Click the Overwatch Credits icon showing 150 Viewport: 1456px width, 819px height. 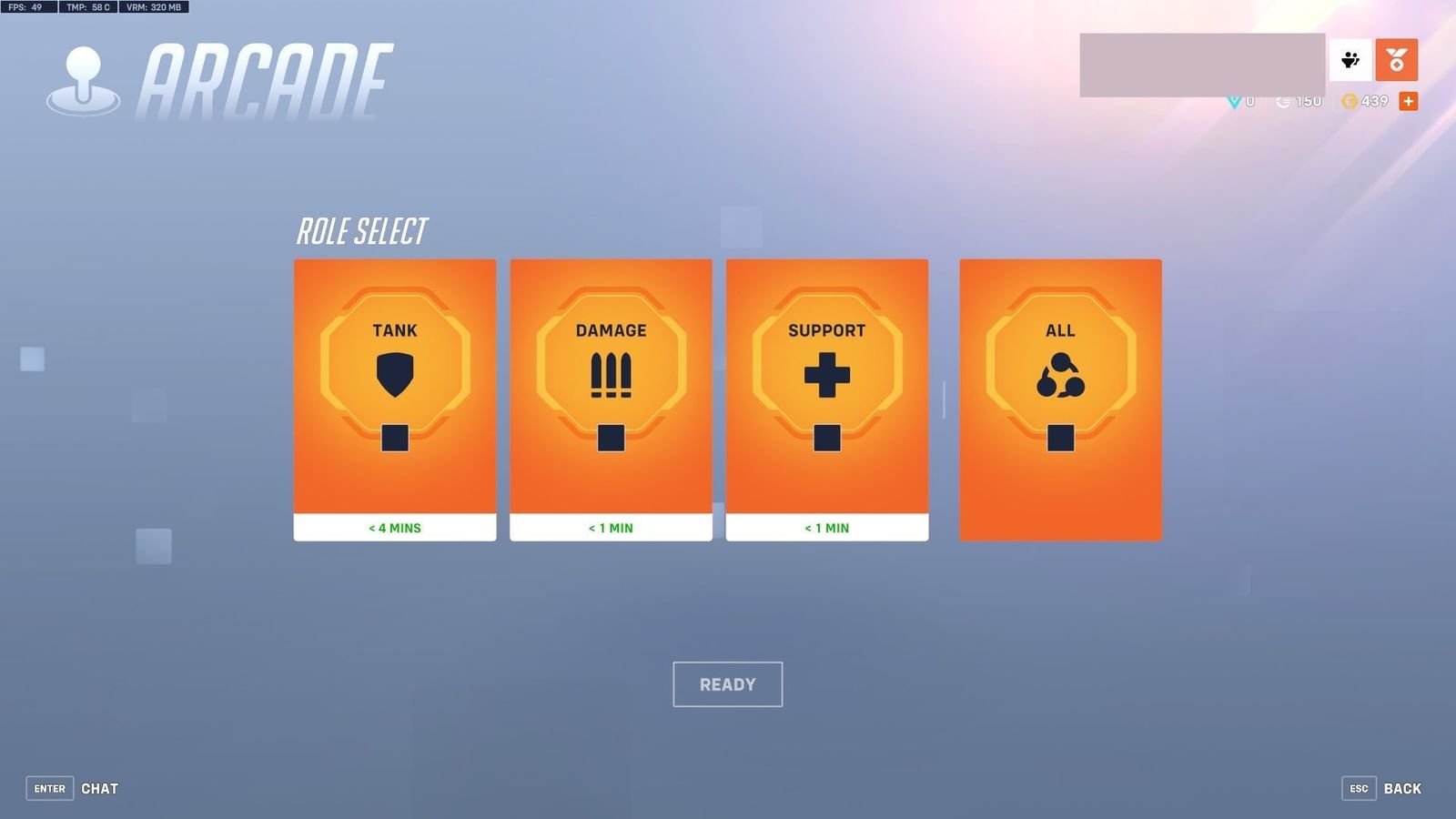pyautogui.click(x=1284, y=101)
